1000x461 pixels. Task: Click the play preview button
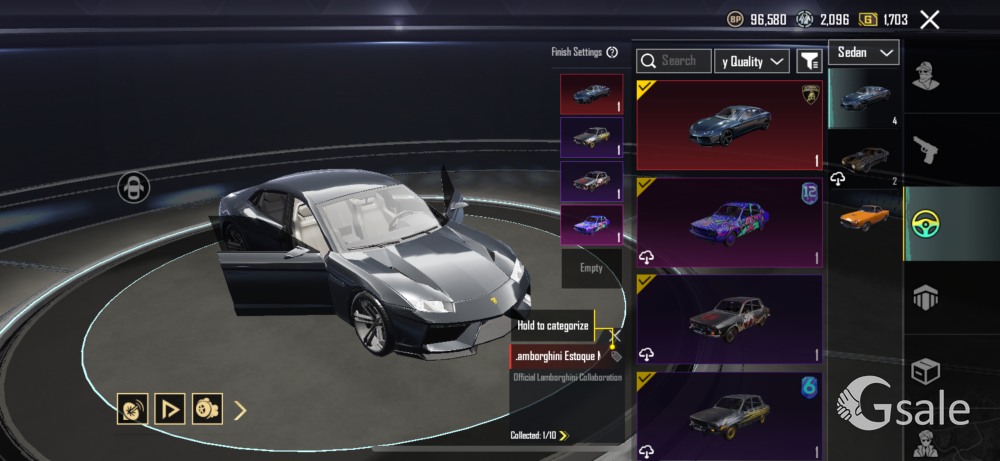(169, 408)
